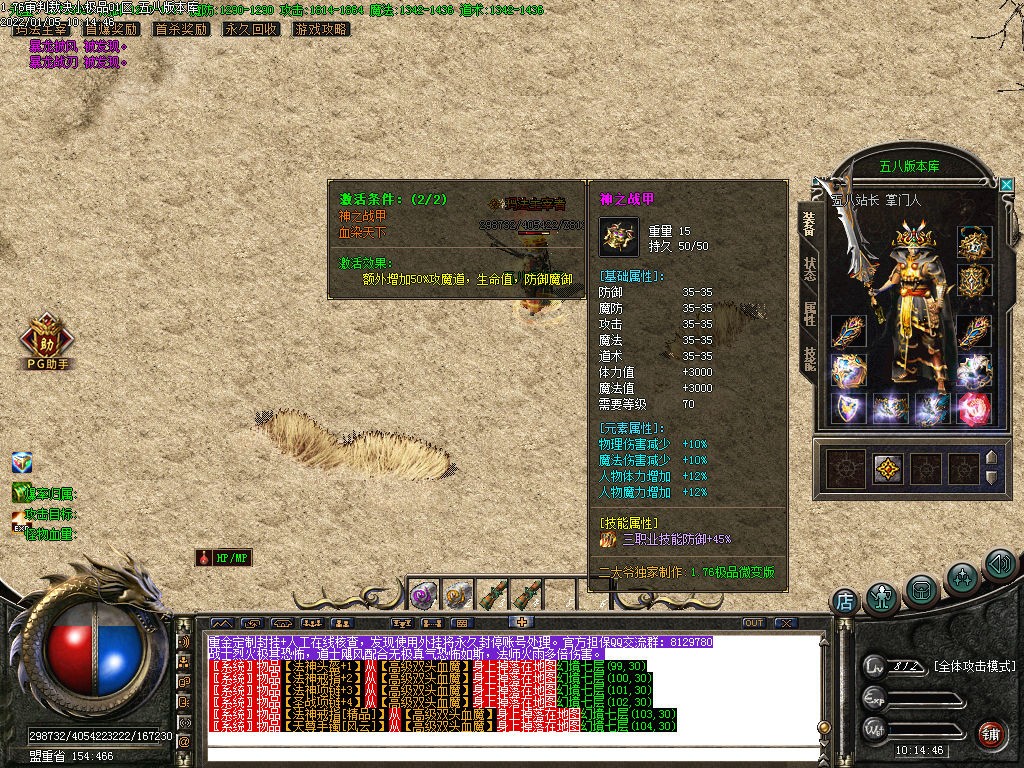This screenshot has height=768, width=1024.
Task: Close the character equipment panel
Action: (1006, 185)
